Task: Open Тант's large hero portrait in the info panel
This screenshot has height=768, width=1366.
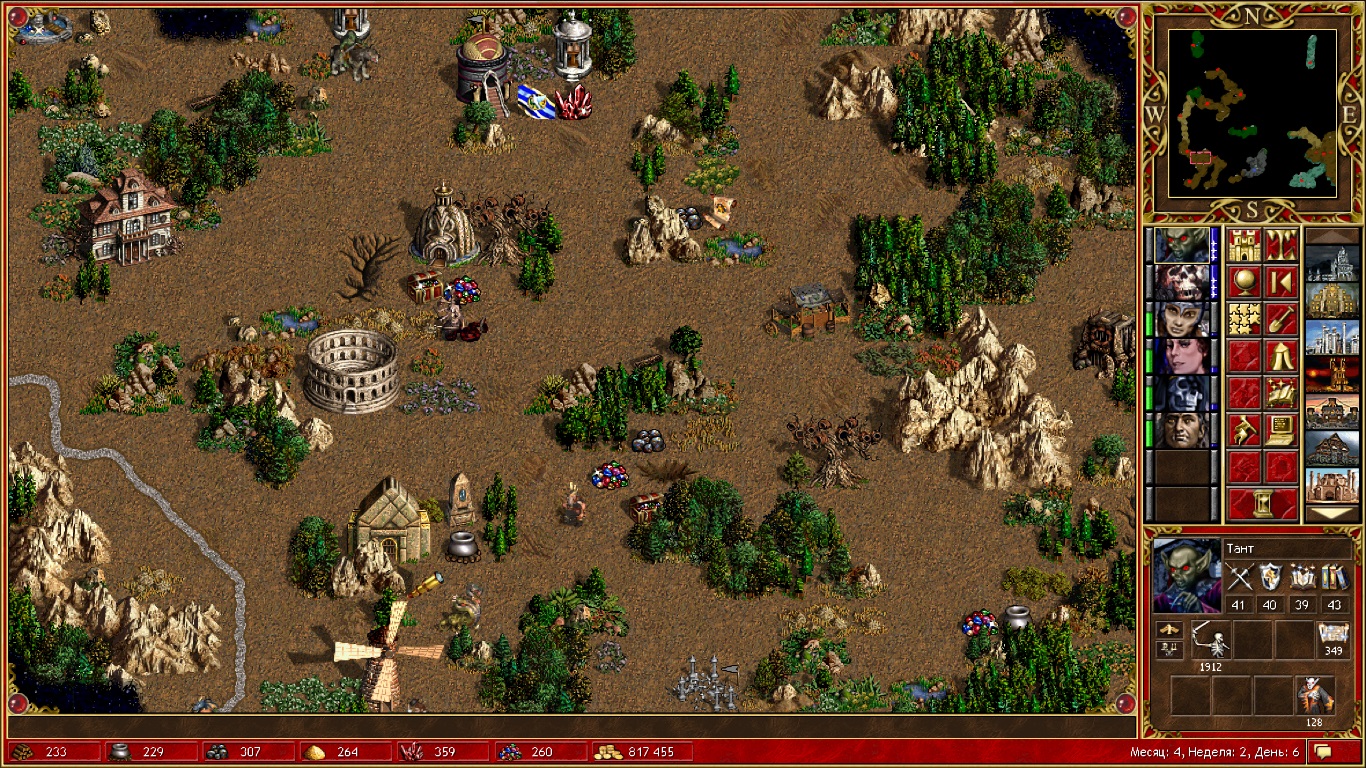Action: click(x=1185, y=575)
